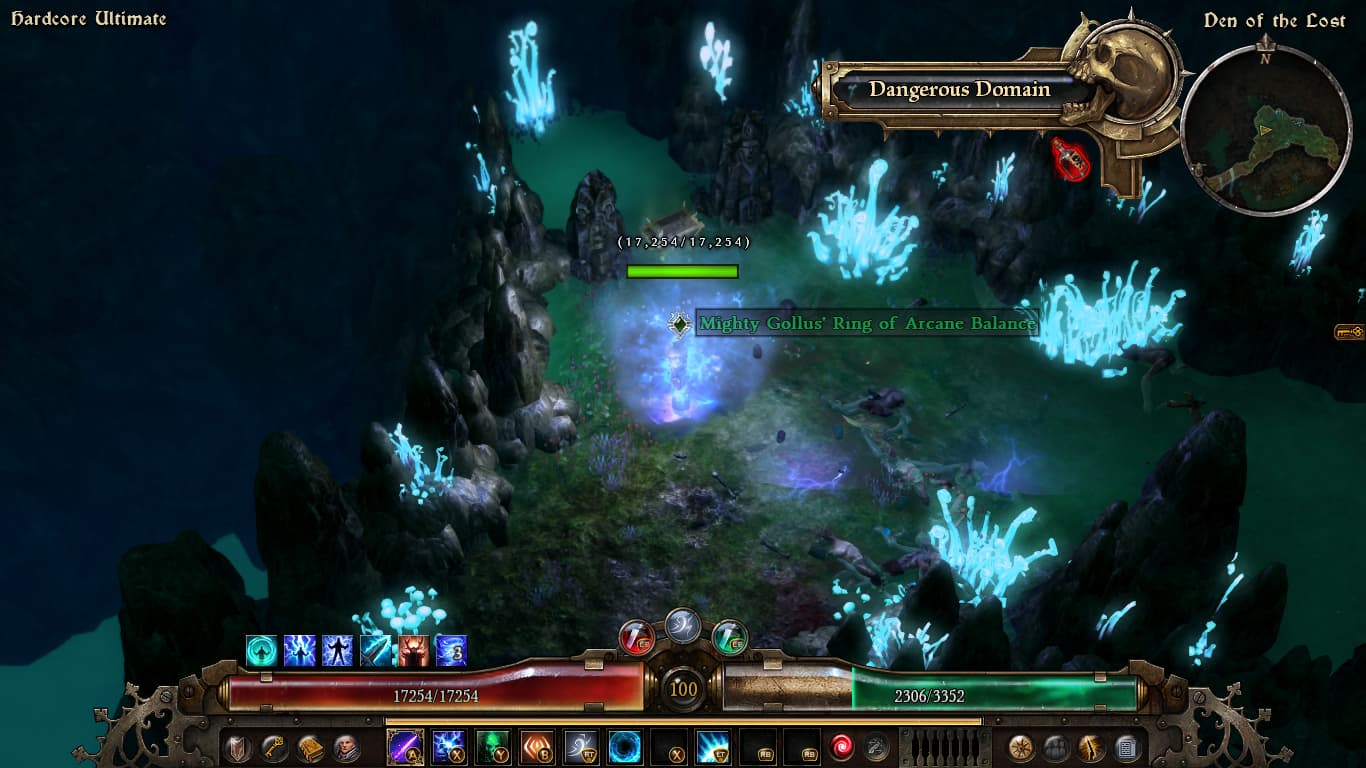Open the character portrait button
This screenshot has height=768, width=1366.
345,748
